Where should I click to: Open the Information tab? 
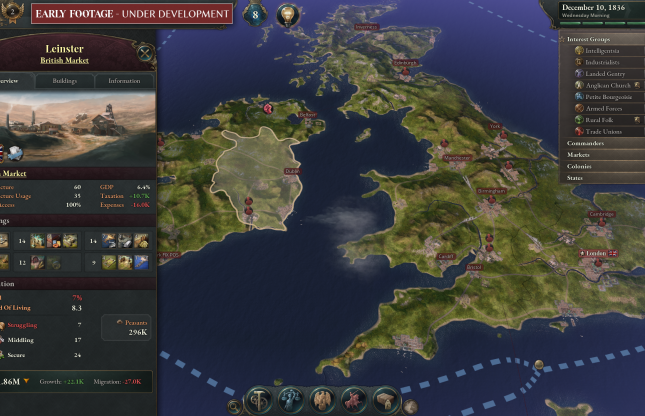(124, 81)
